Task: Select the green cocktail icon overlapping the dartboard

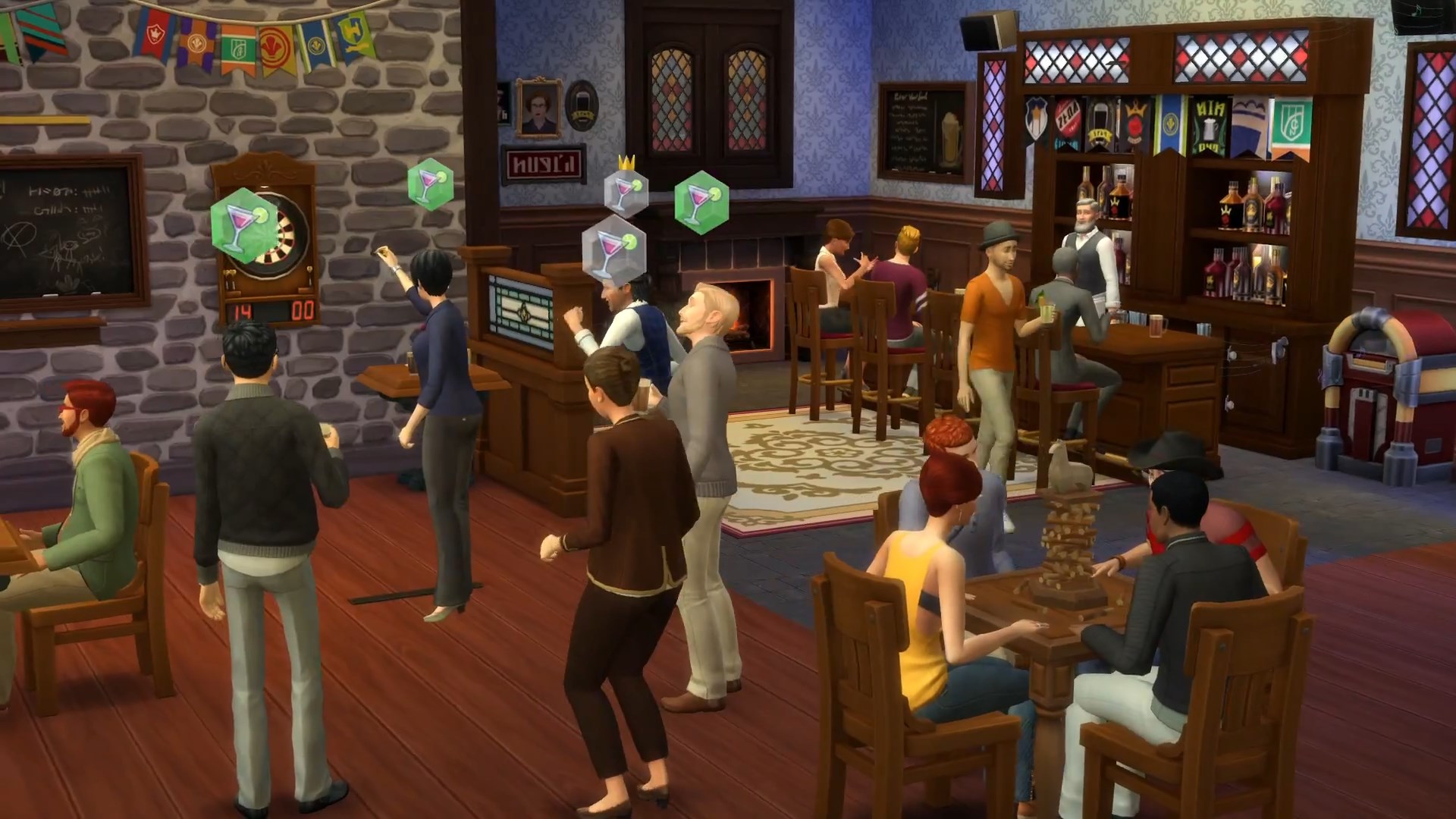Action: tap(240, 221)
